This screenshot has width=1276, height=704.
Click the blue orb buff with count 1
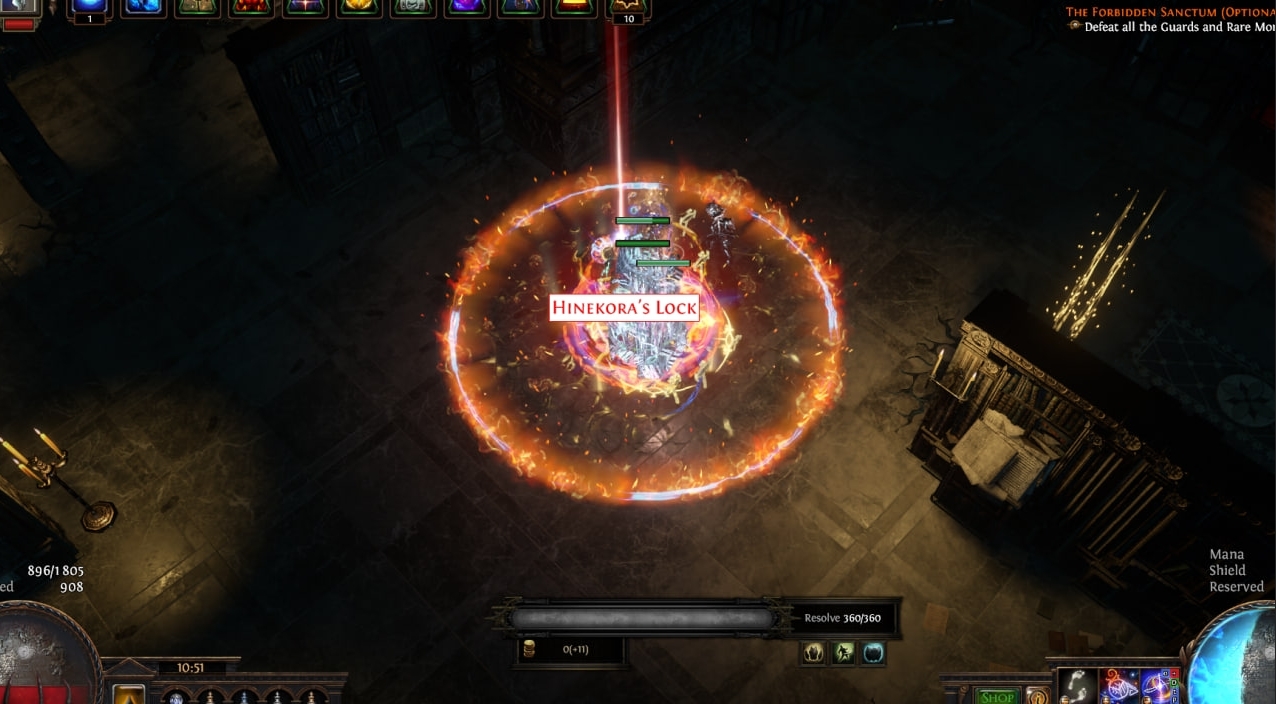click(x=89, y=8)
